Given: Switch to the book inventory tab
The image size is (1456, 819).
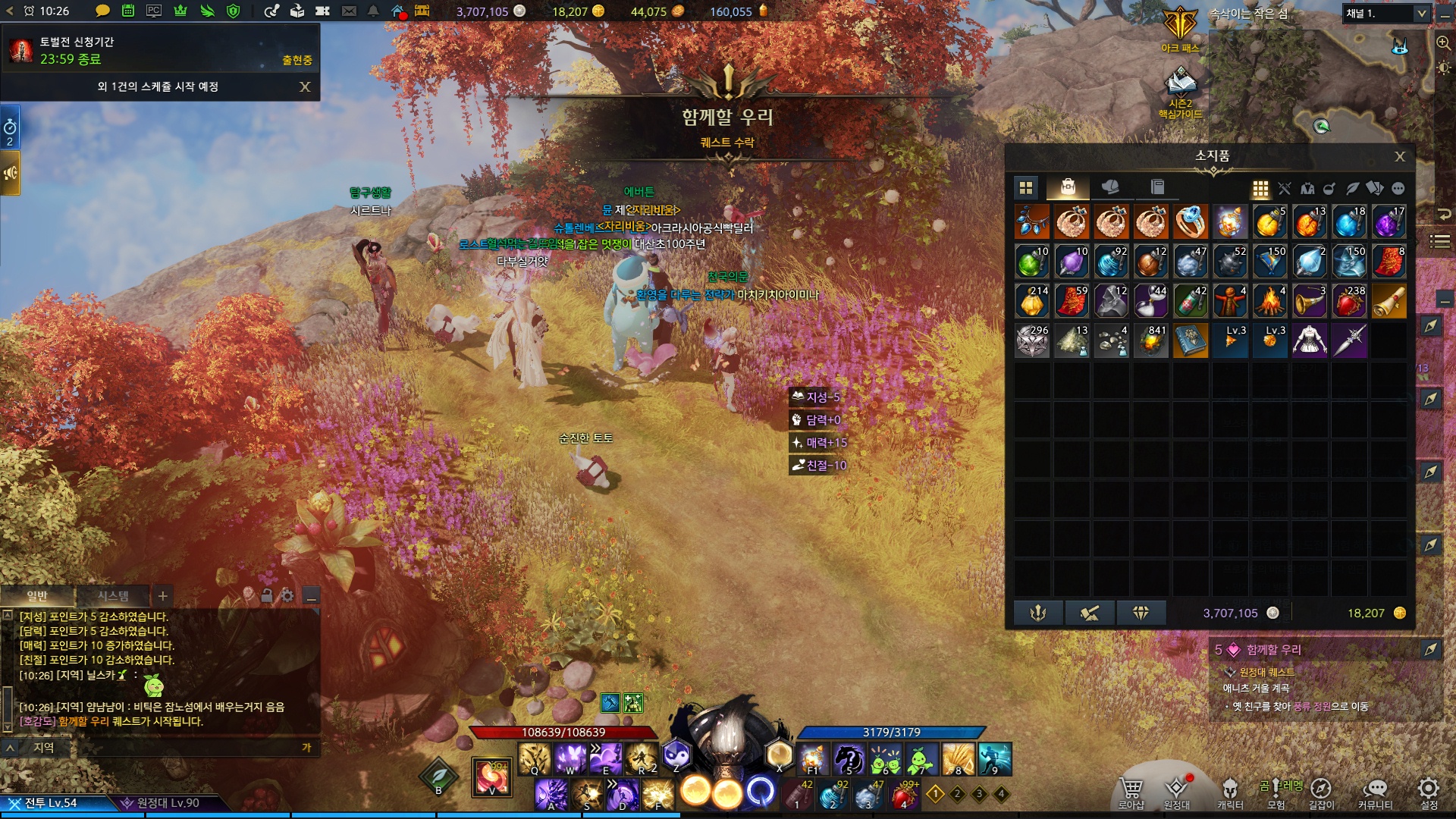Looking at the screenshot, I should [x=1156, y=187].
